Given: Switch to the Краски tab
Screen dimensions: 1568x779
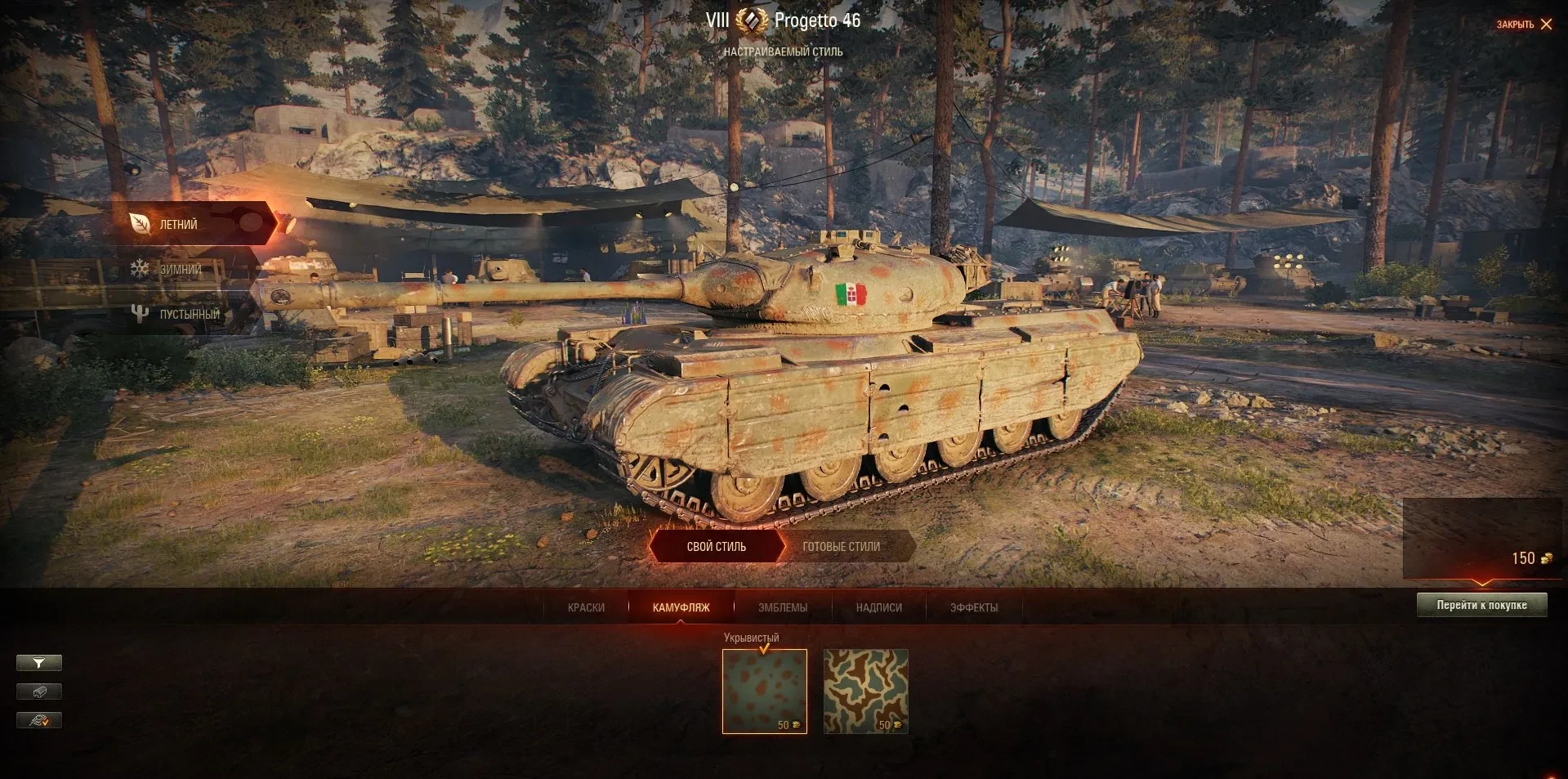Looking at the screenshot, I should [x=586, y=607].
